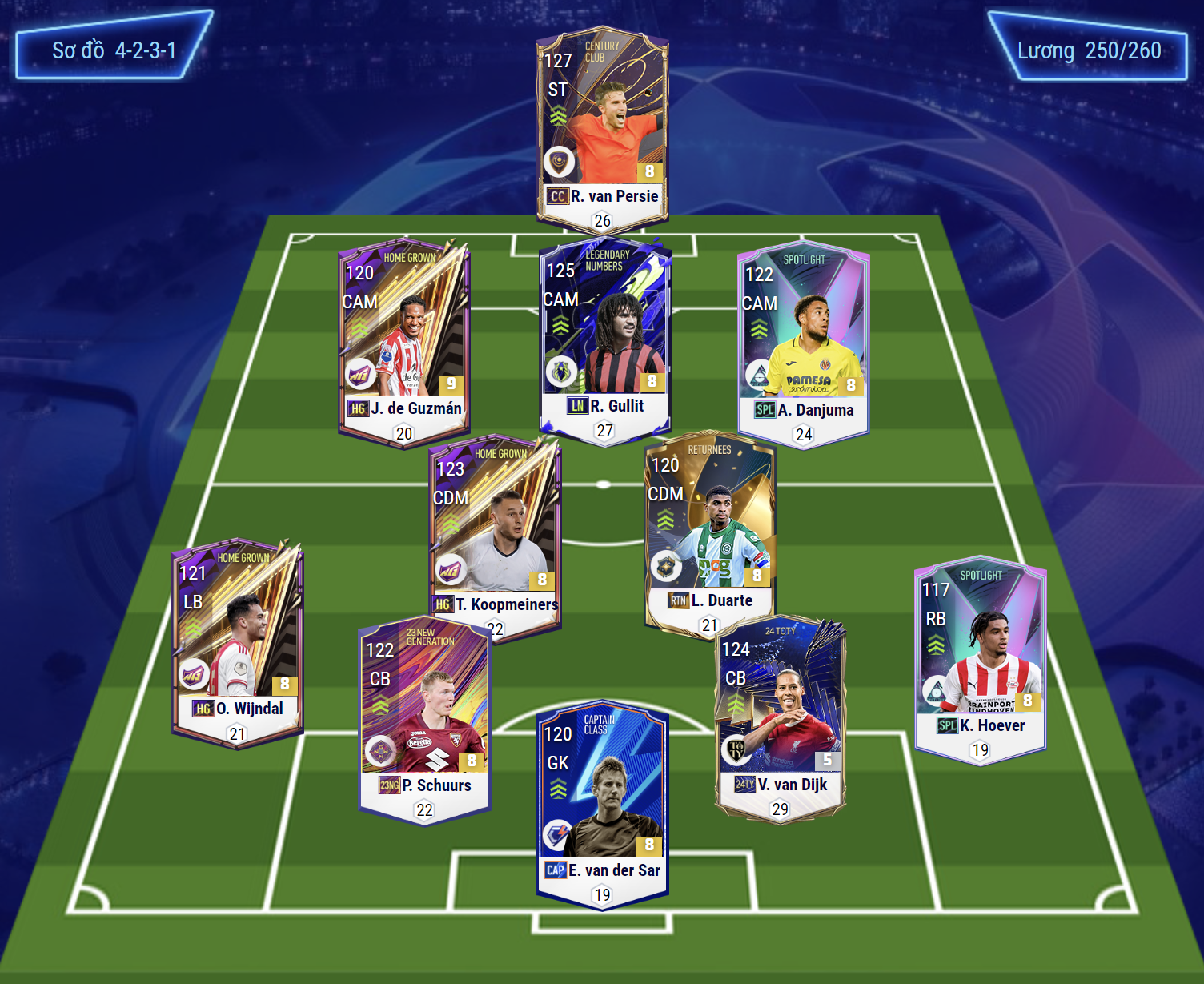Select the R. Gullit card
Viewport: 1204px width, 984px height.
[604, 336]
